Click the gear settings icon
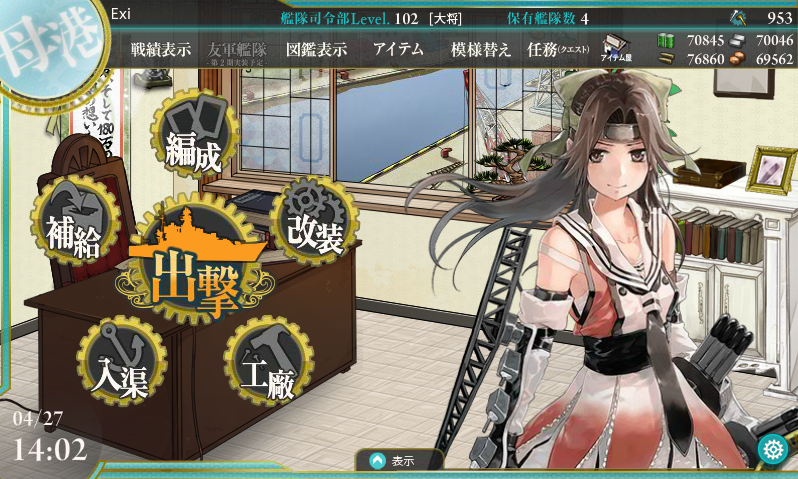 coord(771,449)
